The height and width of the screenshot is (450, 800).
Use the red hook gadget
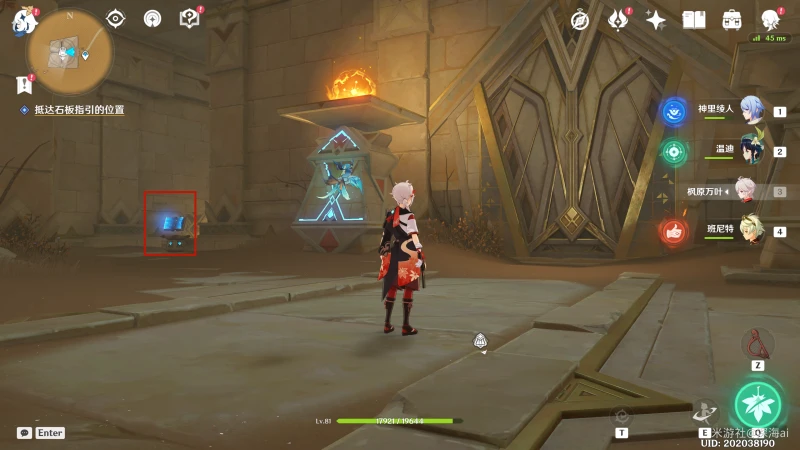[x=757, y=344]
